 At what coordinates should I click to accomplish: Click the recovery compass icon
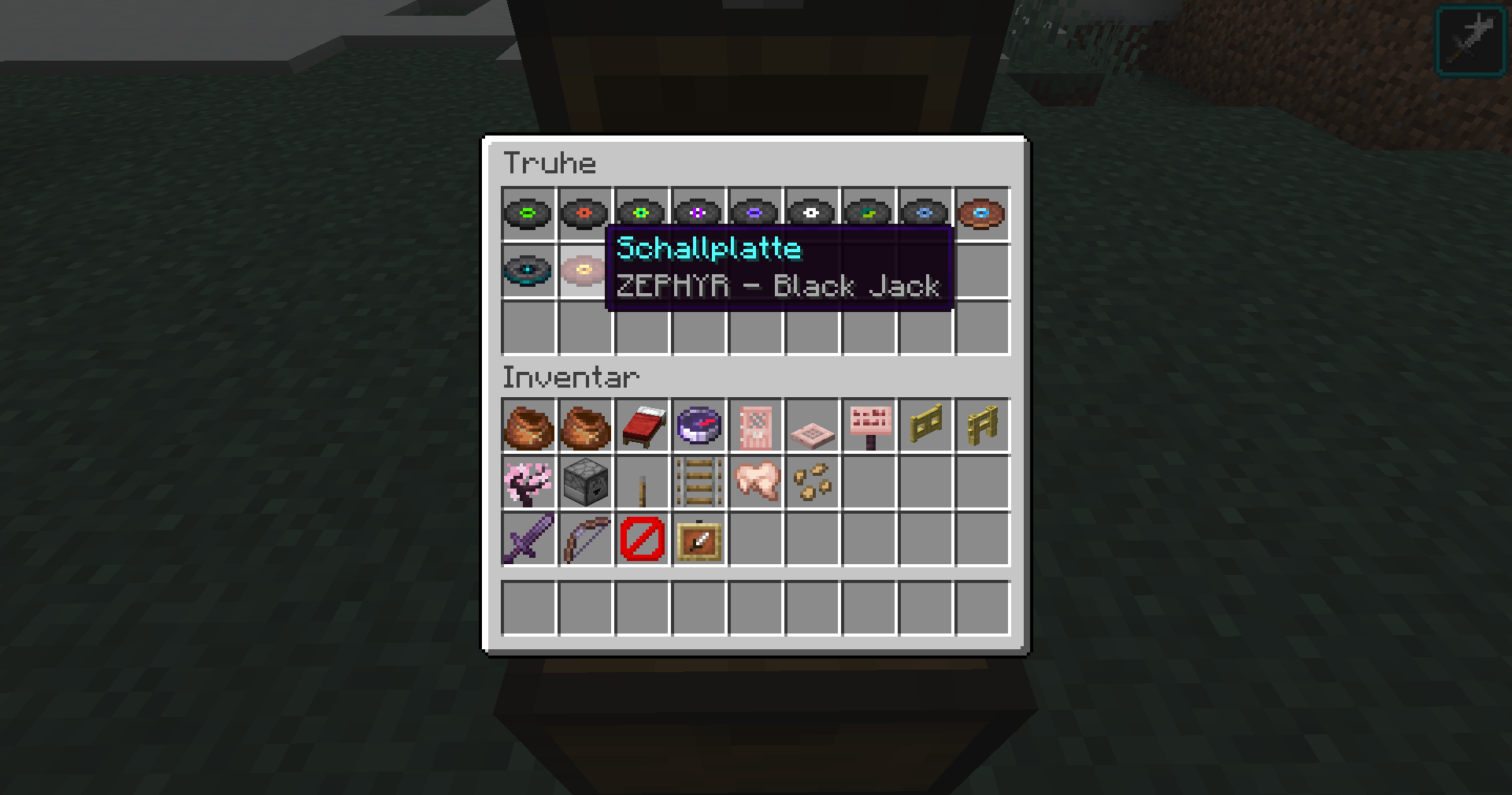point(698,426)
